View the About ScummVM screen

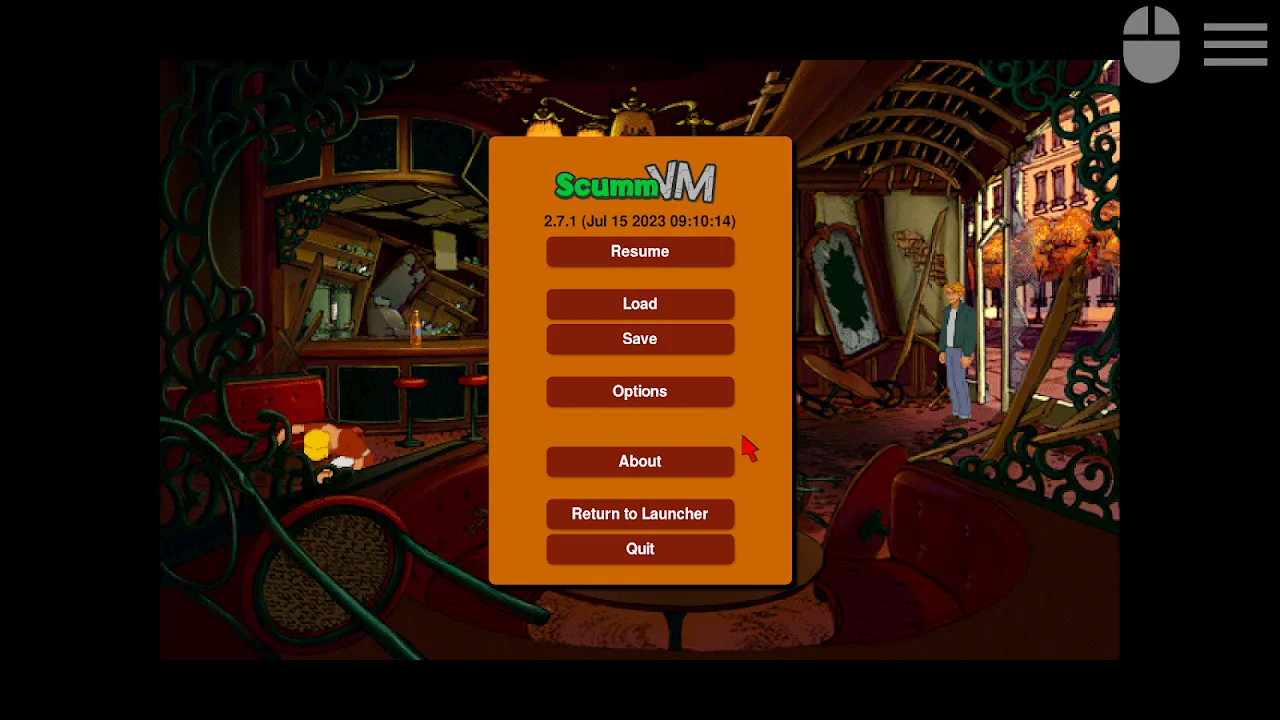tap(640, 461)
